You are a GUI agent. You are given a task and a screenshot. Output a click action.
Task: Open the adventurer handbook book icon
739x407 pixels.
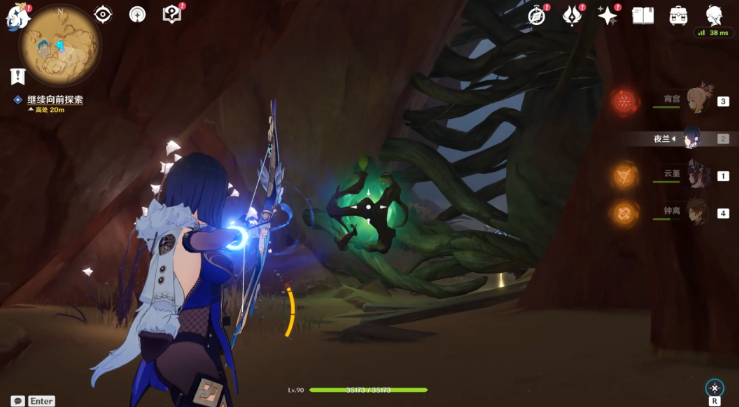(x=643, y=15)
